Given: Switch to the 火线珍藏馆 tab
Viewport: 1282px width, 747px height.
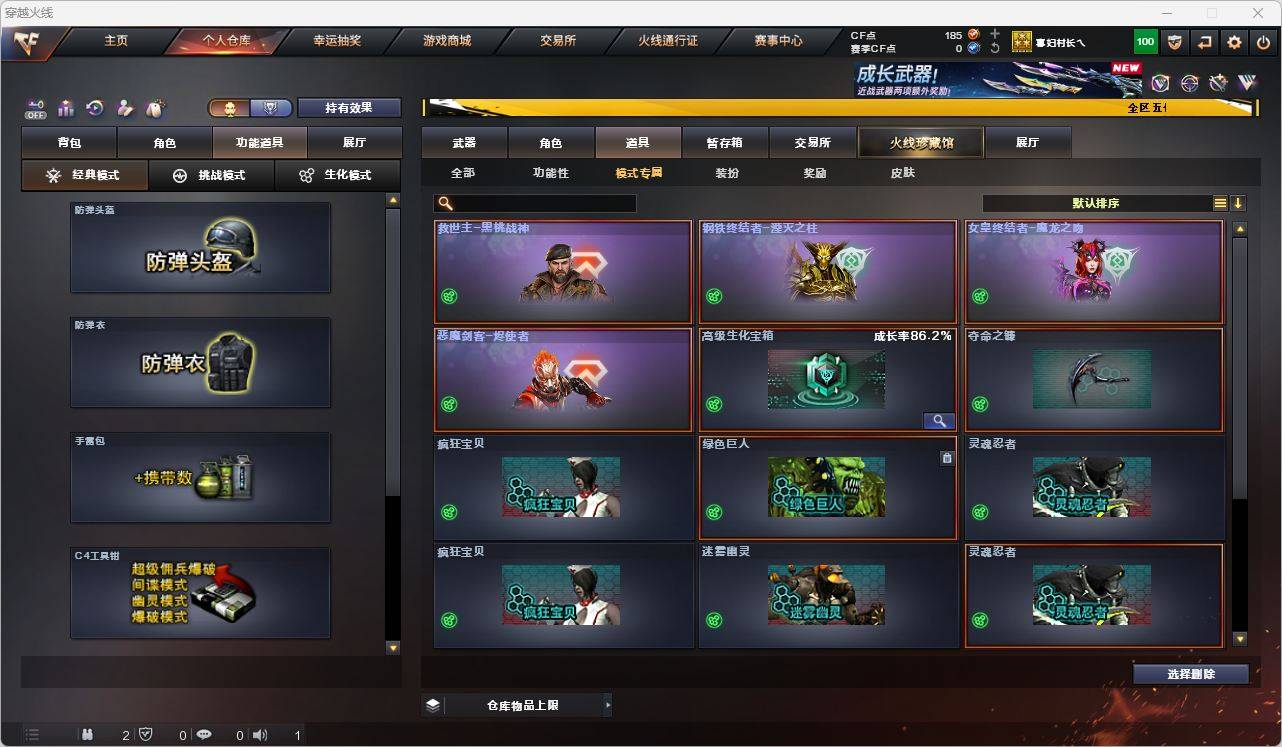Looking at the screenshot, I should (x=920, y=142).
